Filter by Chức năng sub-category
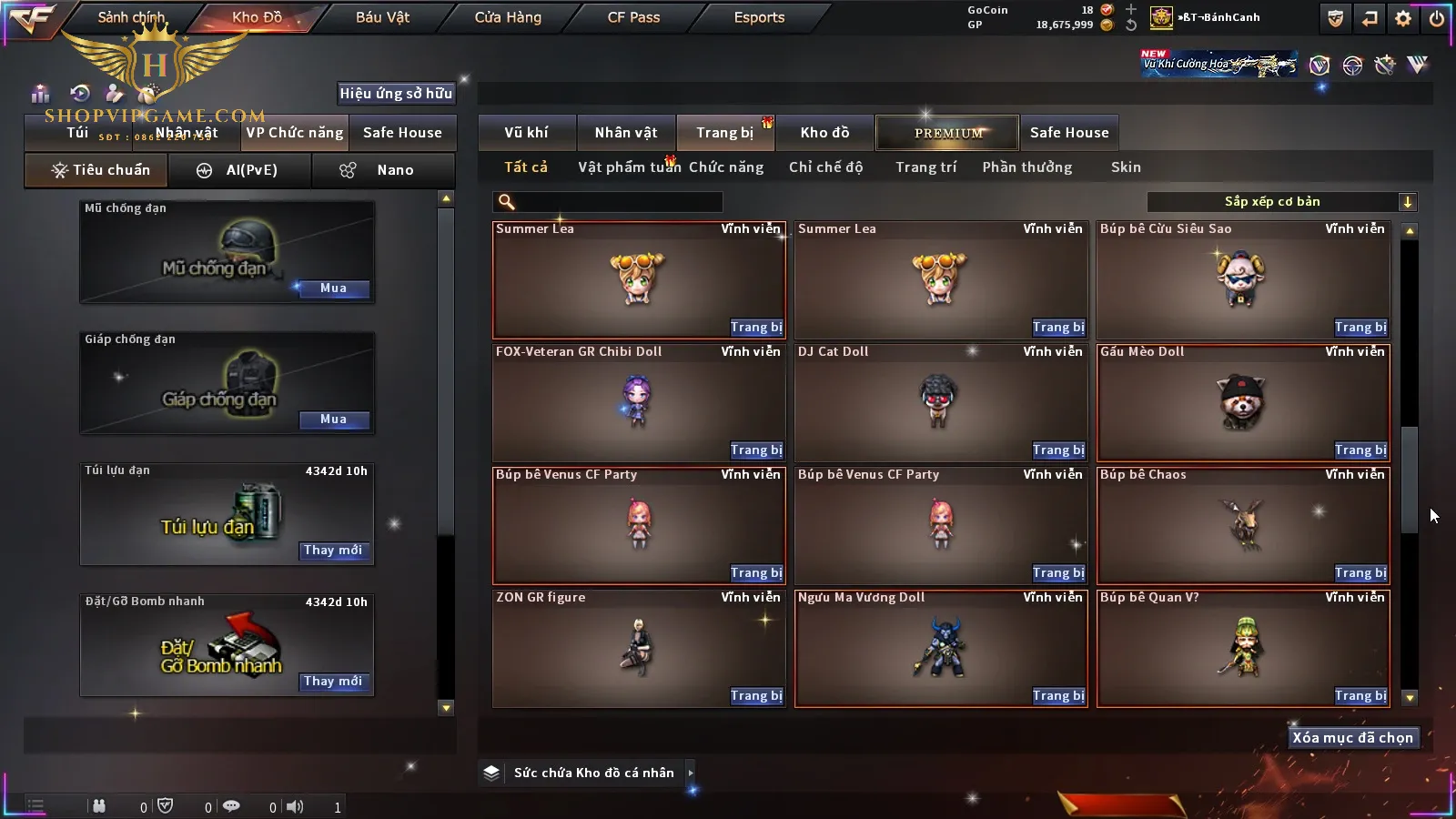 [726, 167]
